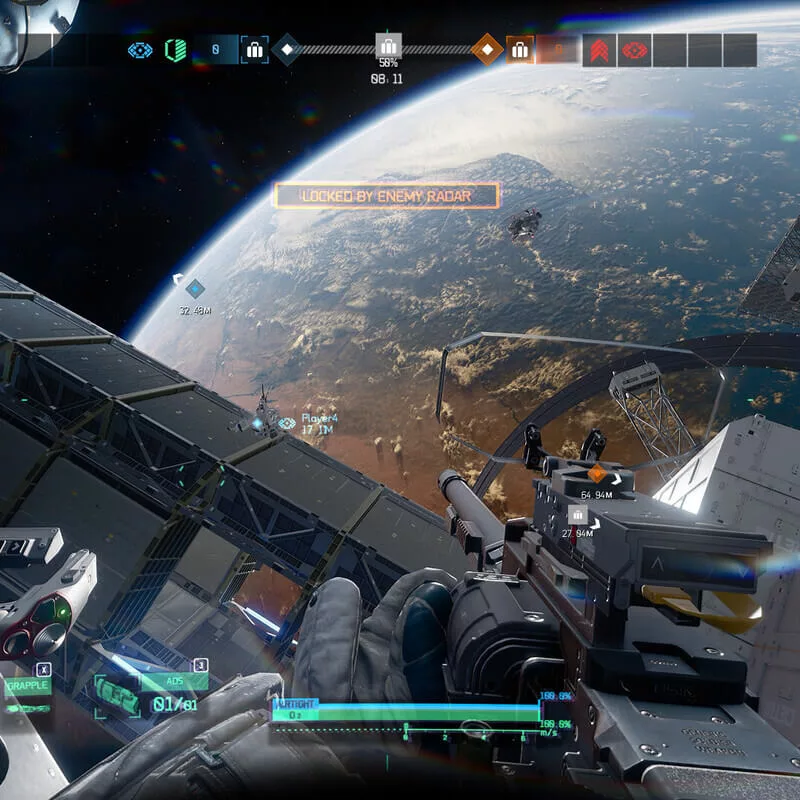800x800 pixels.
Task: Click the blue team briefcase icon
Action: (254, 49)
